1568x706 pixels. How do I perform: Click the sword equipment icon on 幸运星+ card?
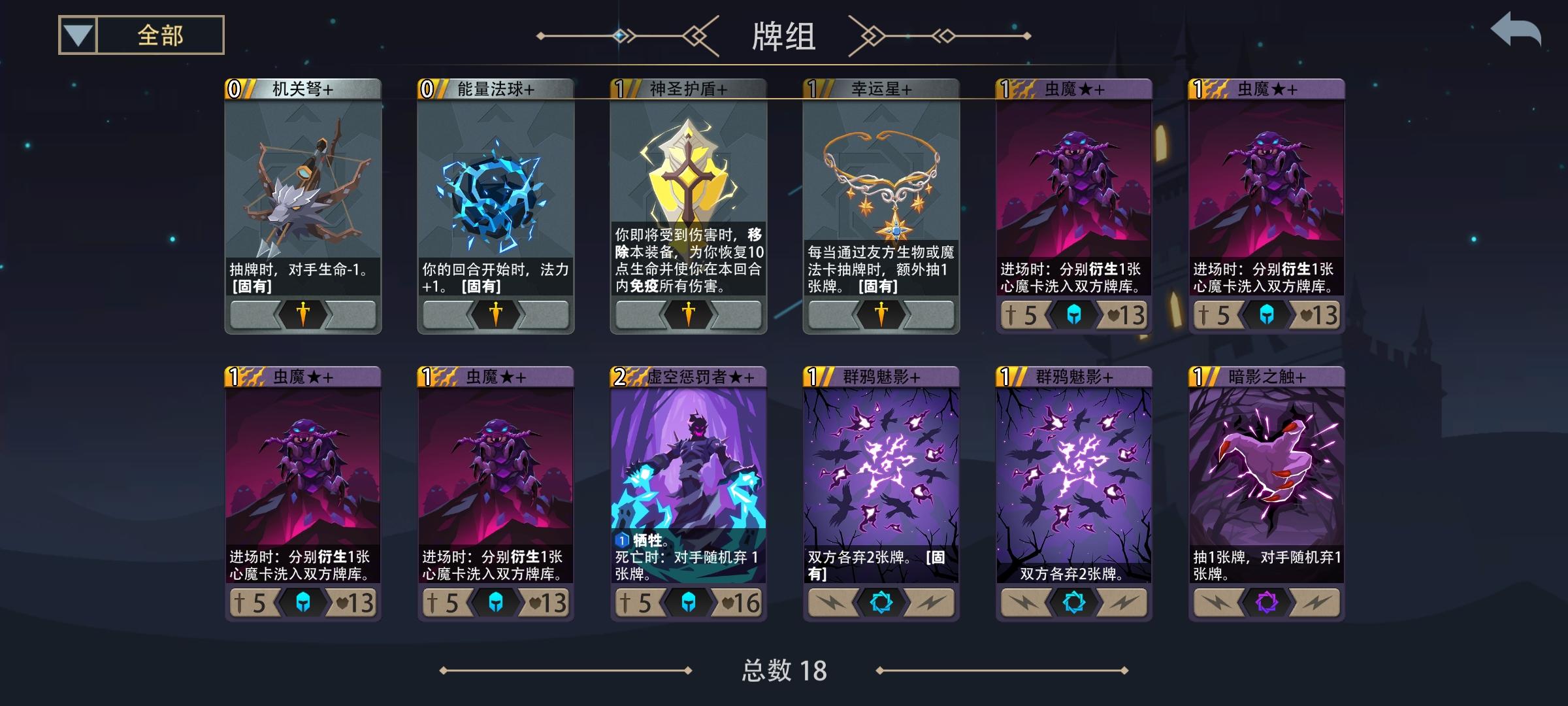(x=880, y=314)
